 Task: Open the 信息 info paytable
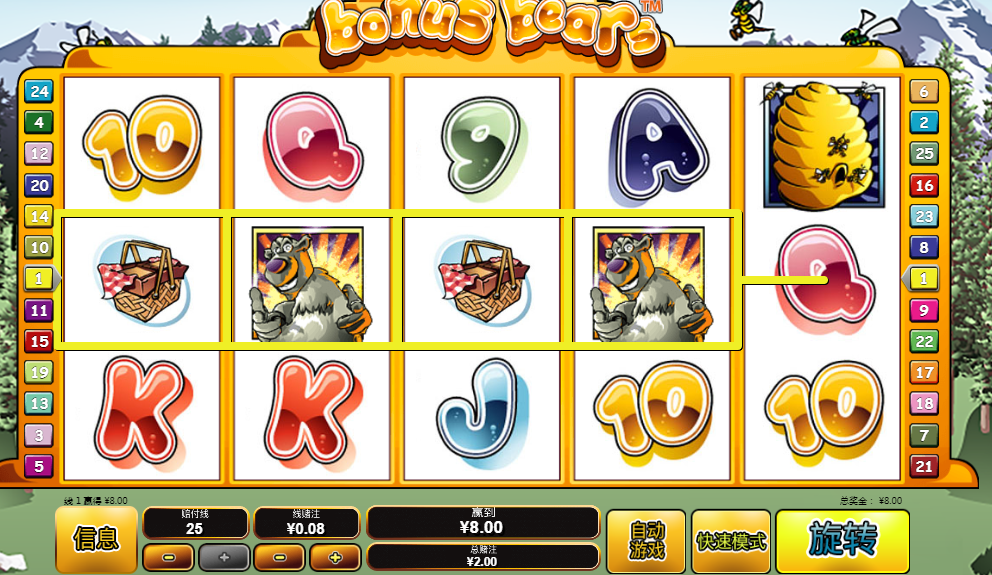point(96,539)
